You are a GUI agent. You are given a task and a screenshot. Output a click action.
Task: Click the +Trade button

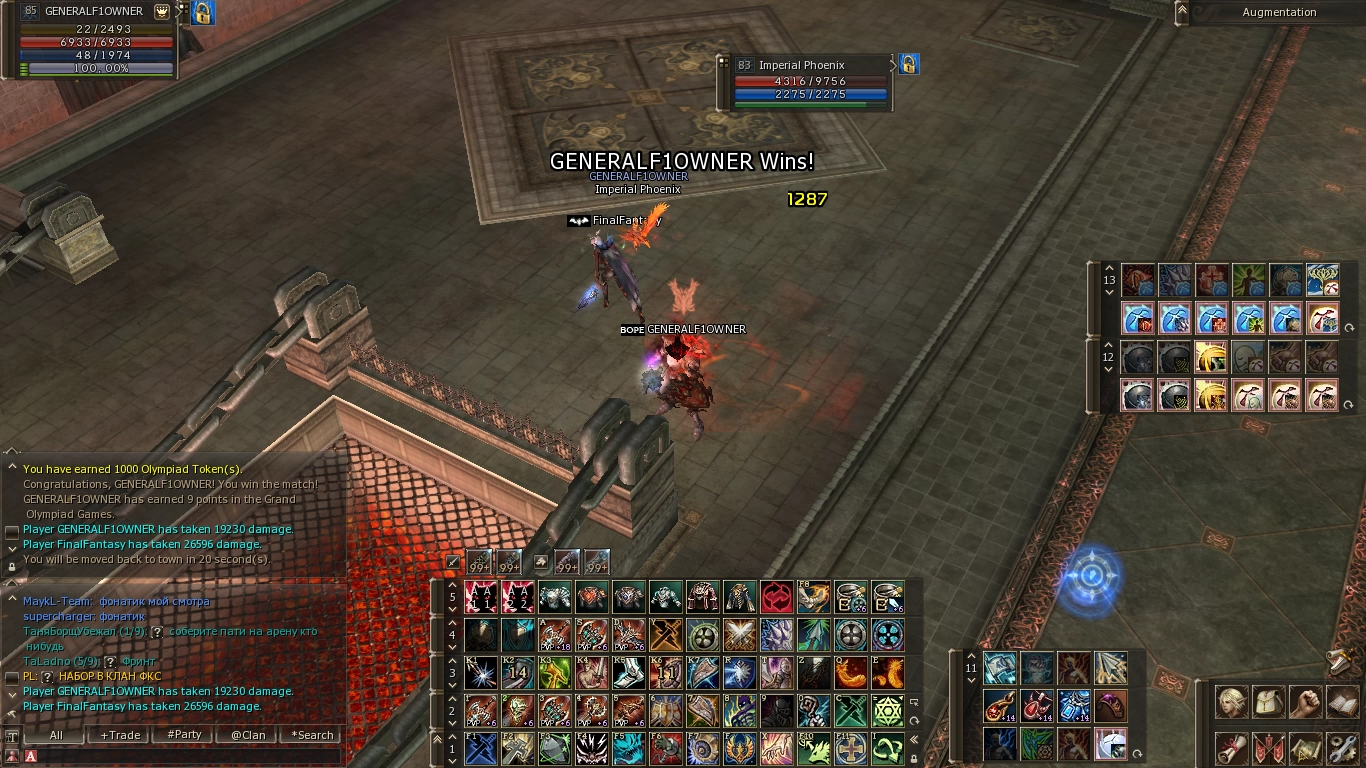point(118,735)
